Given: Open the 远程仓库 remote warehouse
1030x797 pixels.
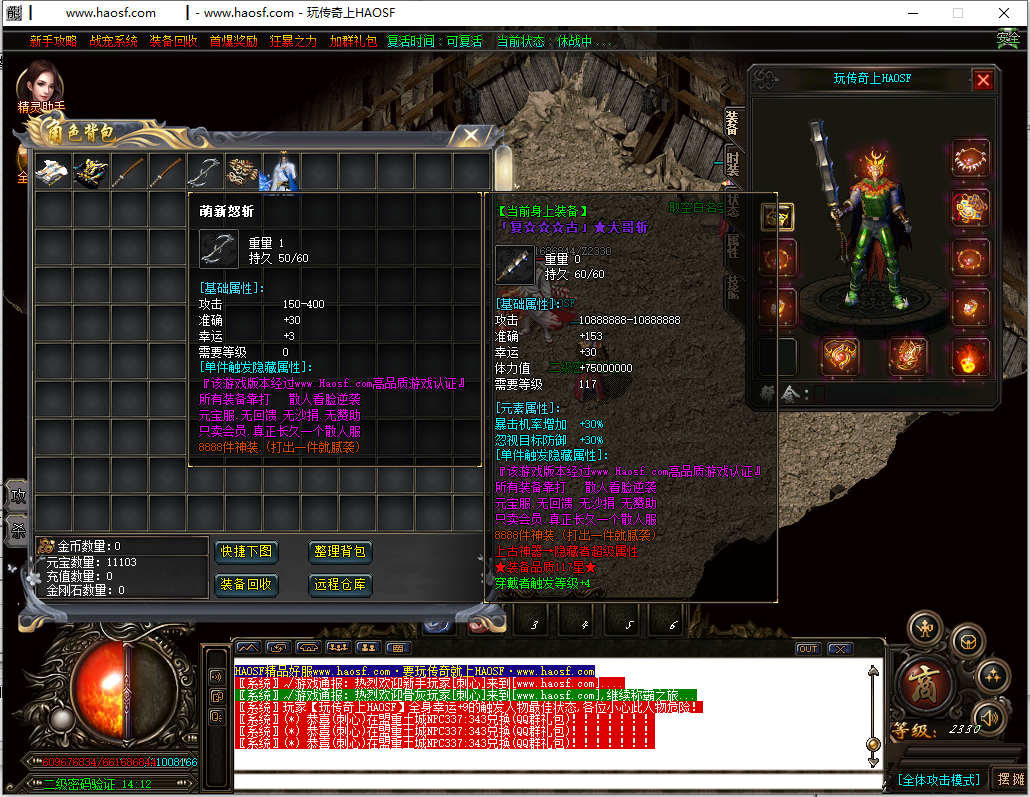Looking at the screenshot, I should [340, 585].
